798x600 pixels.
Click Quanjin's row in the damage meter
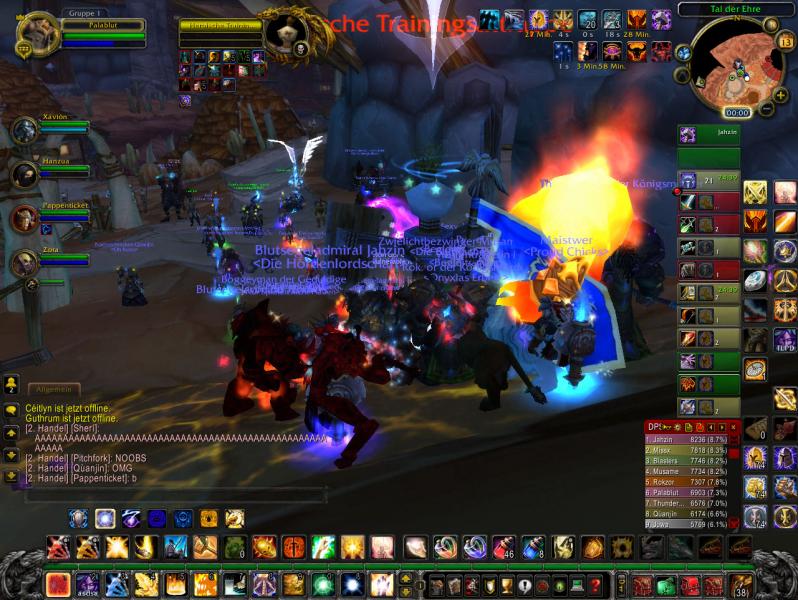pos(690,513)
